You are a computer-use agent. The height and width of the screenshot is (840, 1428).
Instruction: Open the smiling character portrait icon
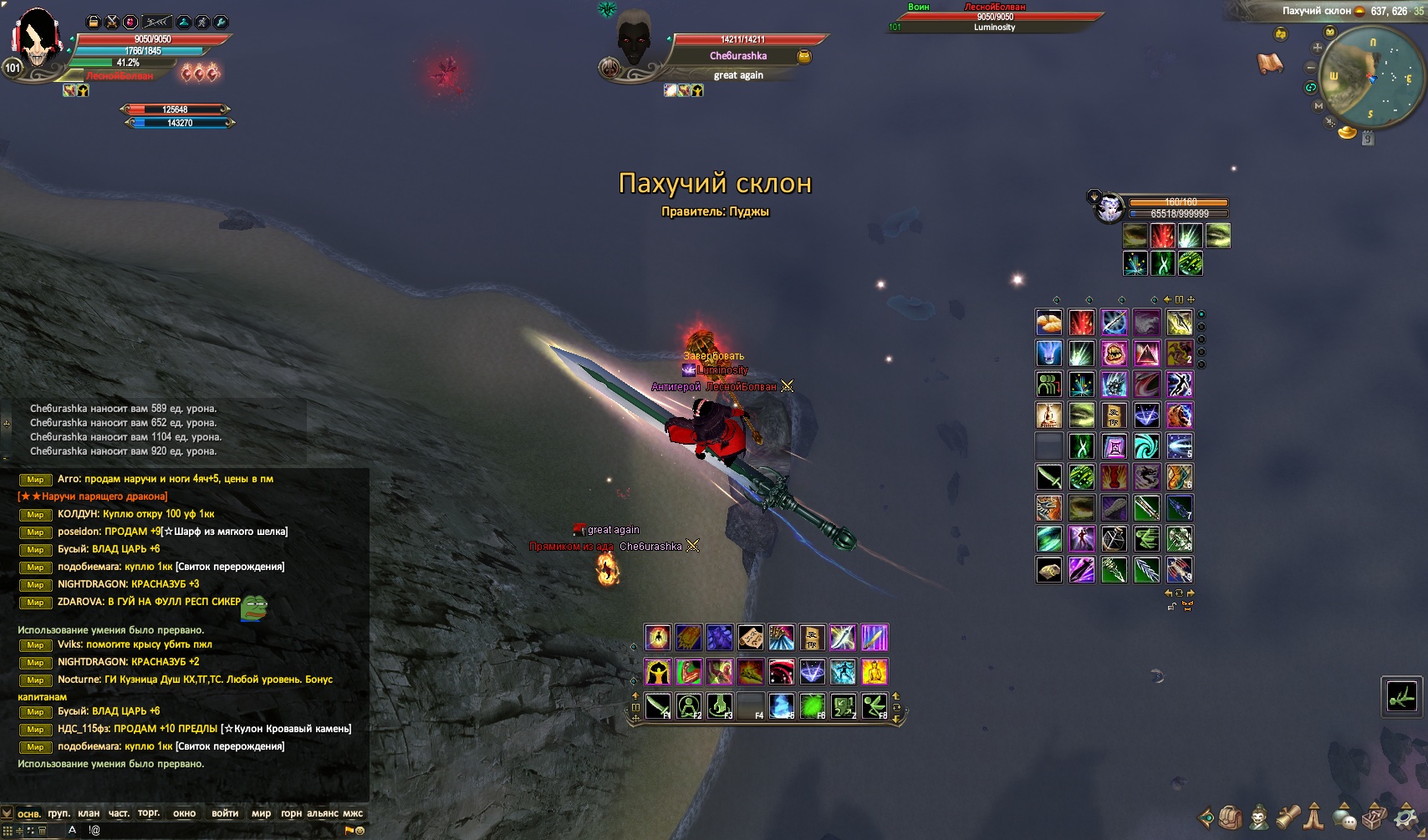tap(1259, 817)
